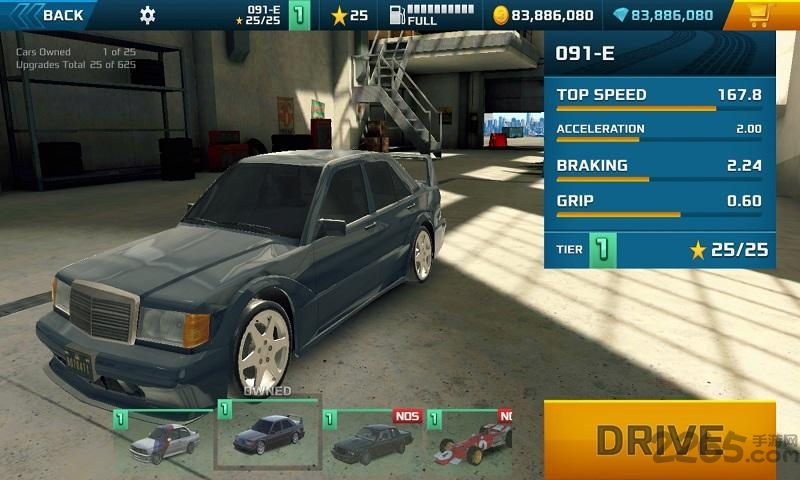Viewport: 800px width, 480px height.
Task: Open settings with the gear icon
Action: click(148, 15)
